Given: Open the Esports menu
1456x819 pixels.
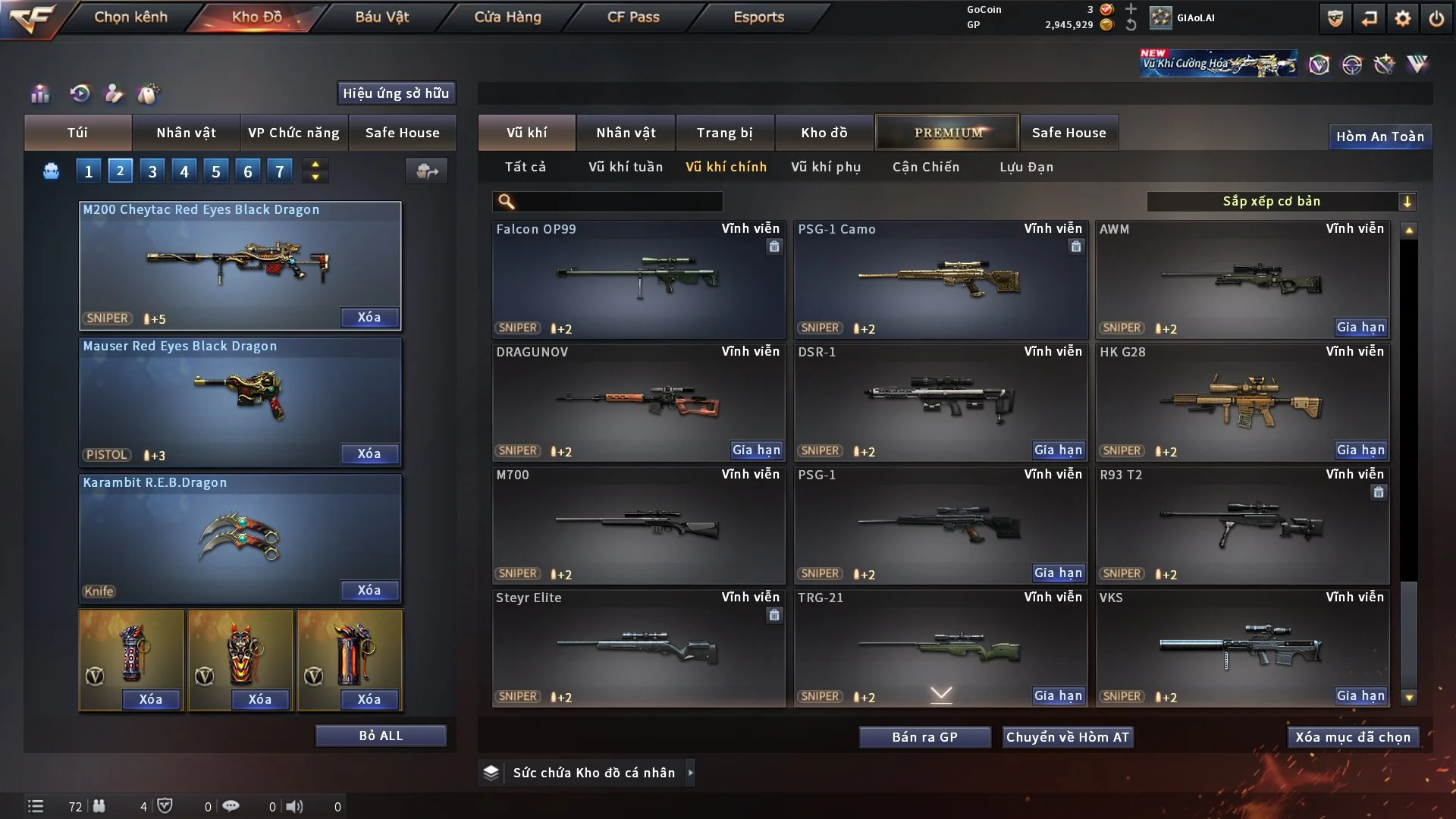Looking at the screenshot, I should point(758,17).
